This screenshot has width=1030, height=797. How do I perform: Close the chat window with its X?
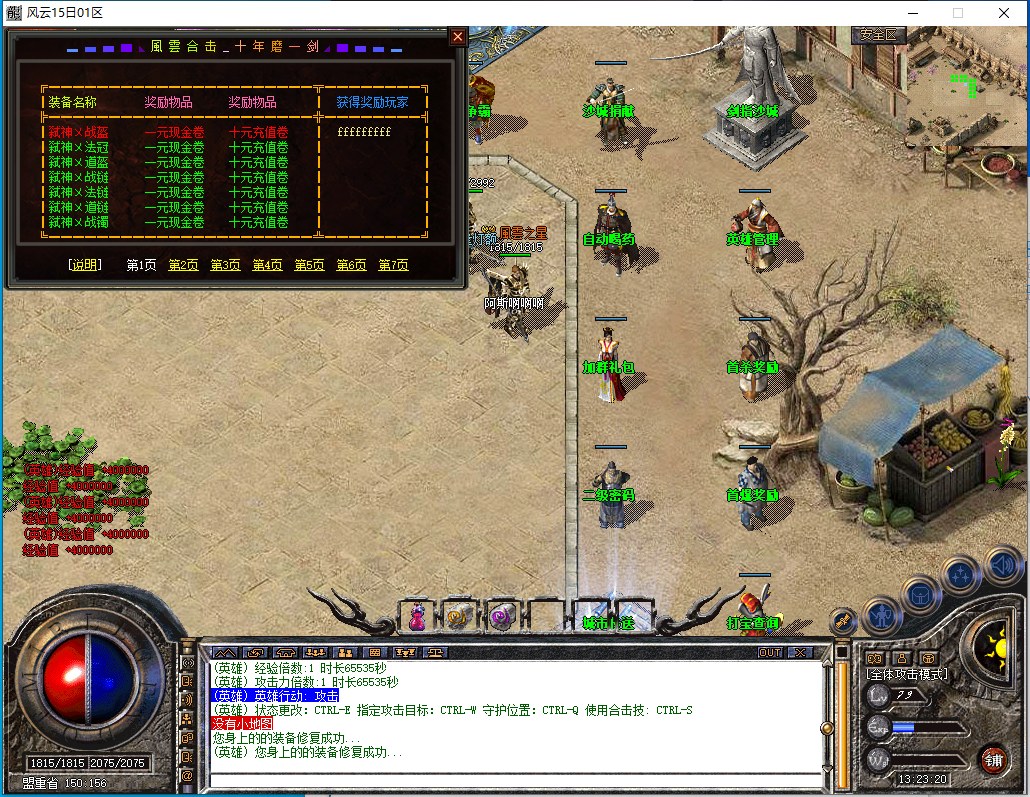[x=800, y=652]
